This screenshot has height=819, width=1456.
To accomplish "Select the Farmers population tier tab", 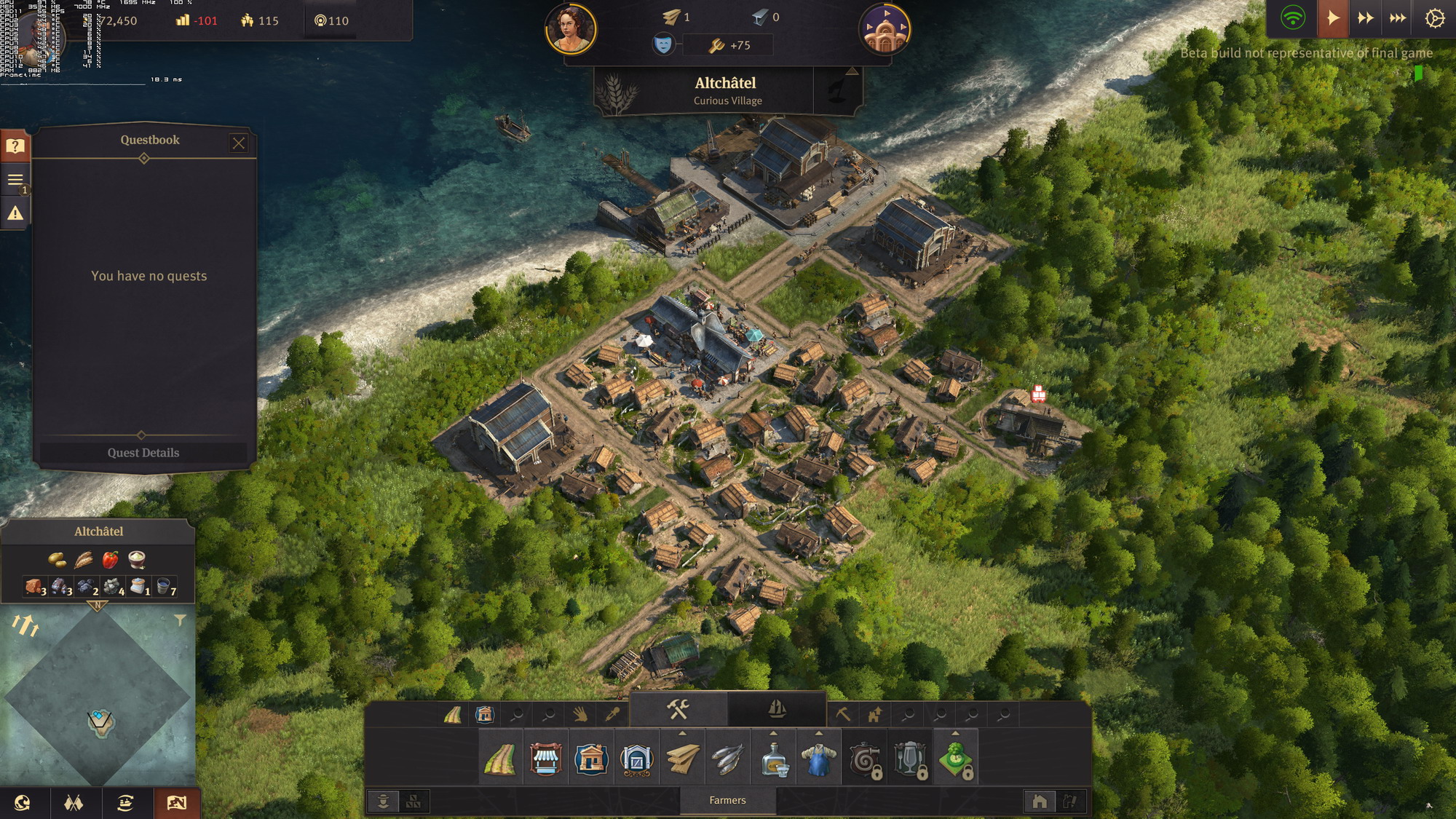I will (727, 800).
